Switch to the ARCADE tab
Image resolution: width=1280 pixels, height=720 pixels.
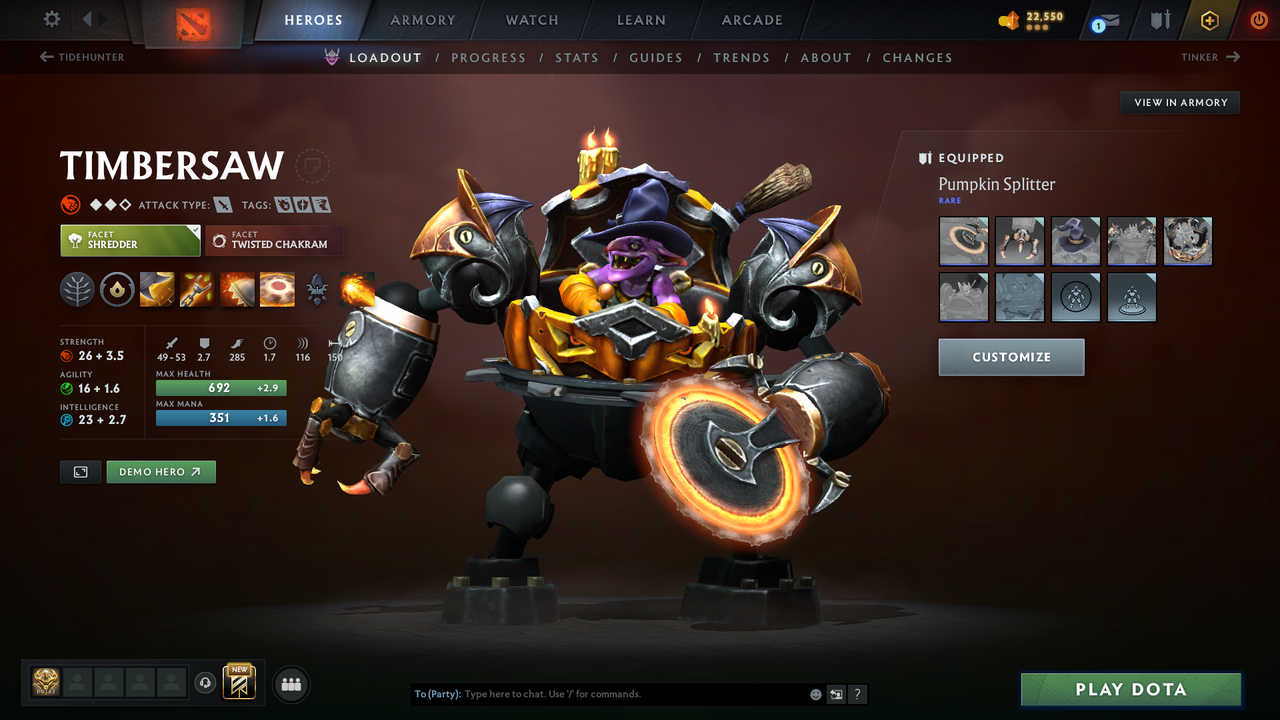[751, 20]
